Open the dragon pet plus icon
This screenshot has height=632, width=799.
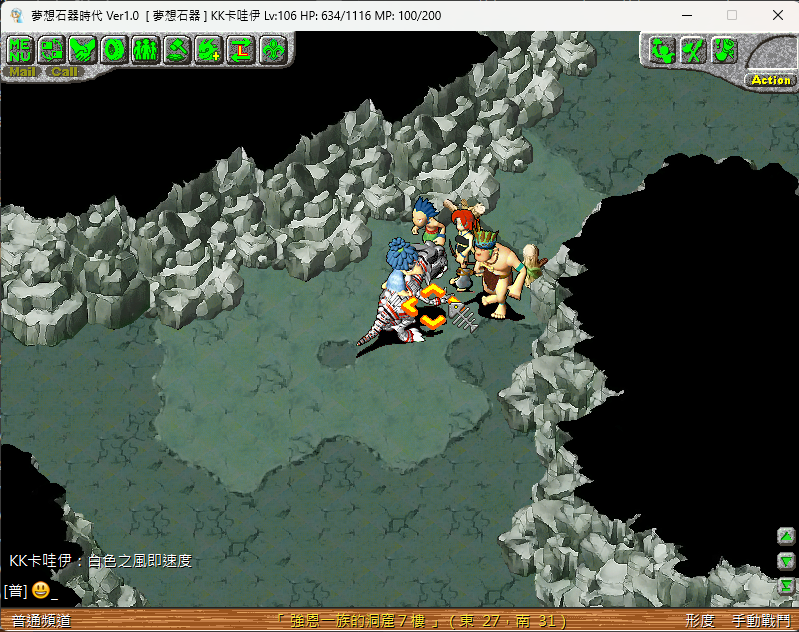(208, 48)
